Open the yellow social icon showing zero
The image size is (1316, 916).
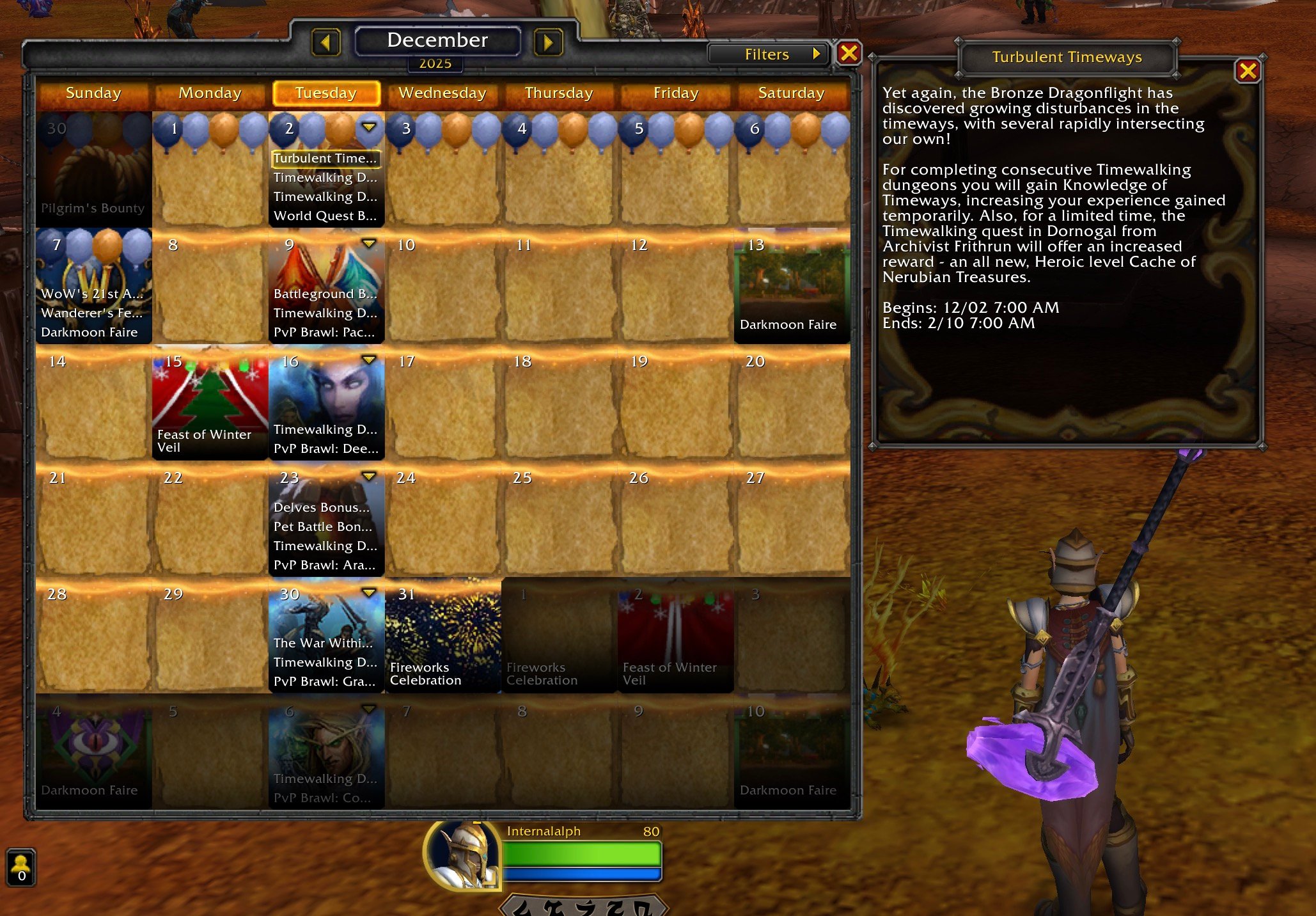[x=21, y=868]
